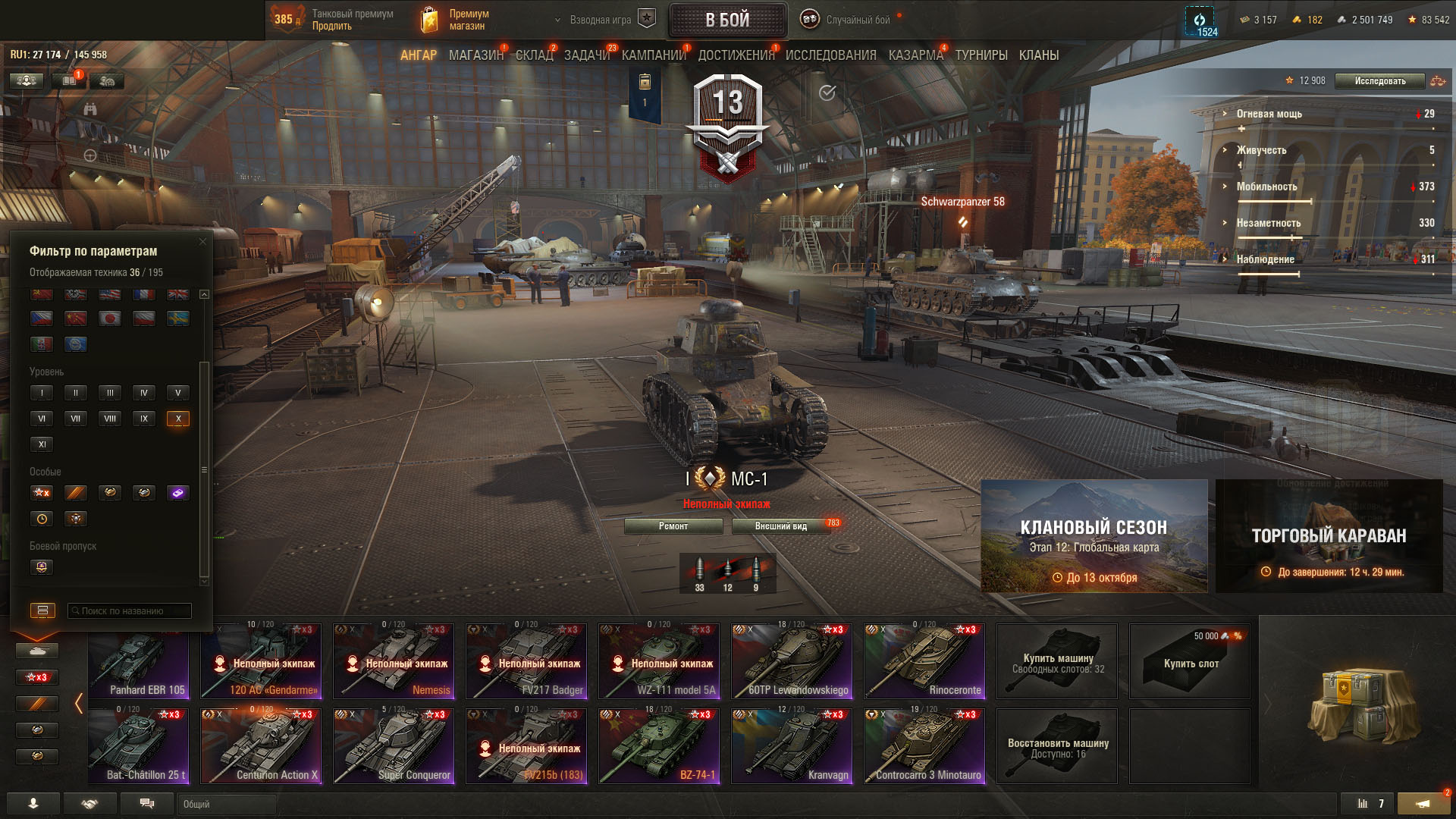Select the Kranvagn tank
Screen dimensions: 1456x819
(x=792, y=746)
